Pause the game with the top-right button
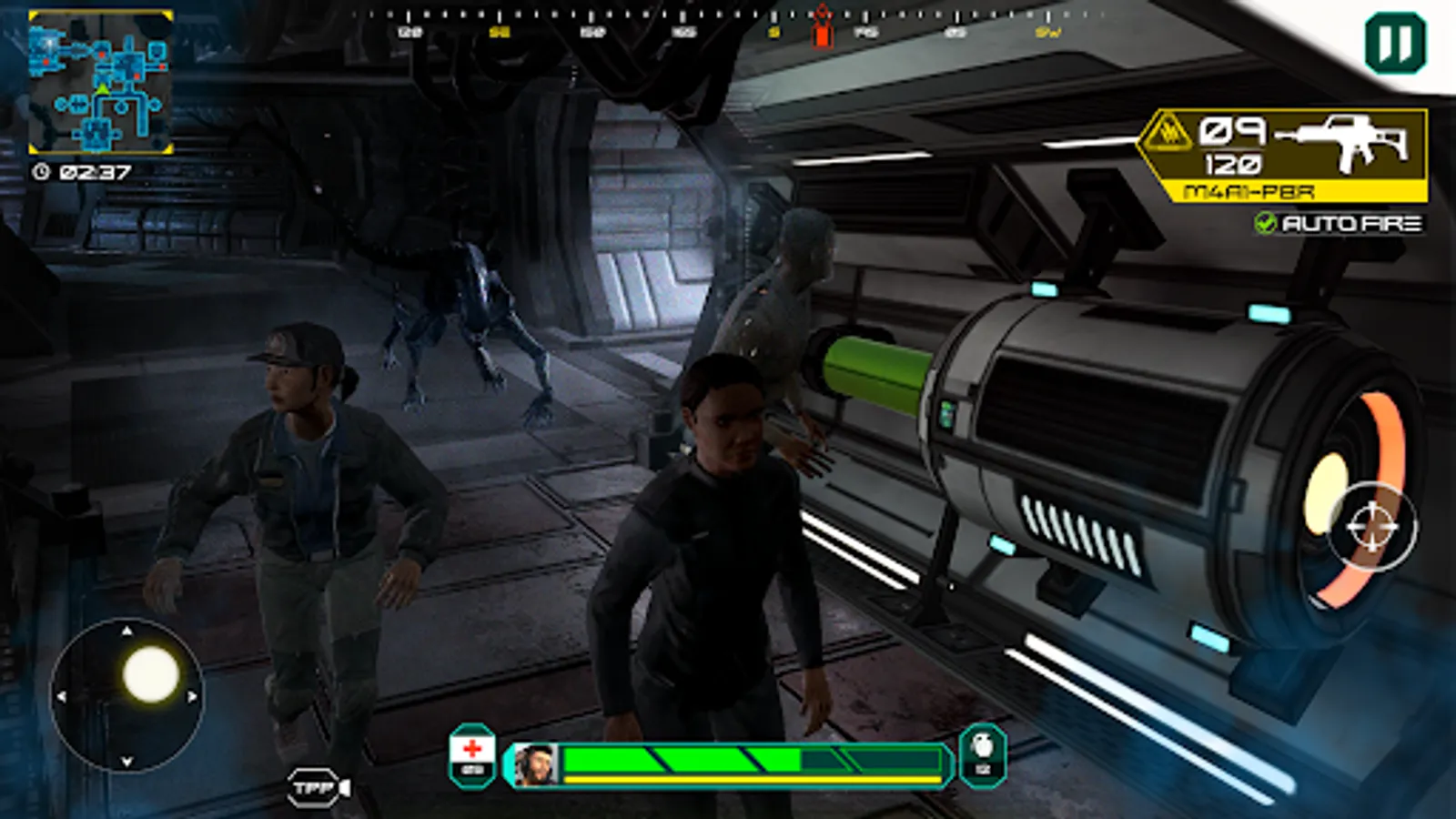 pos(1395,43)
